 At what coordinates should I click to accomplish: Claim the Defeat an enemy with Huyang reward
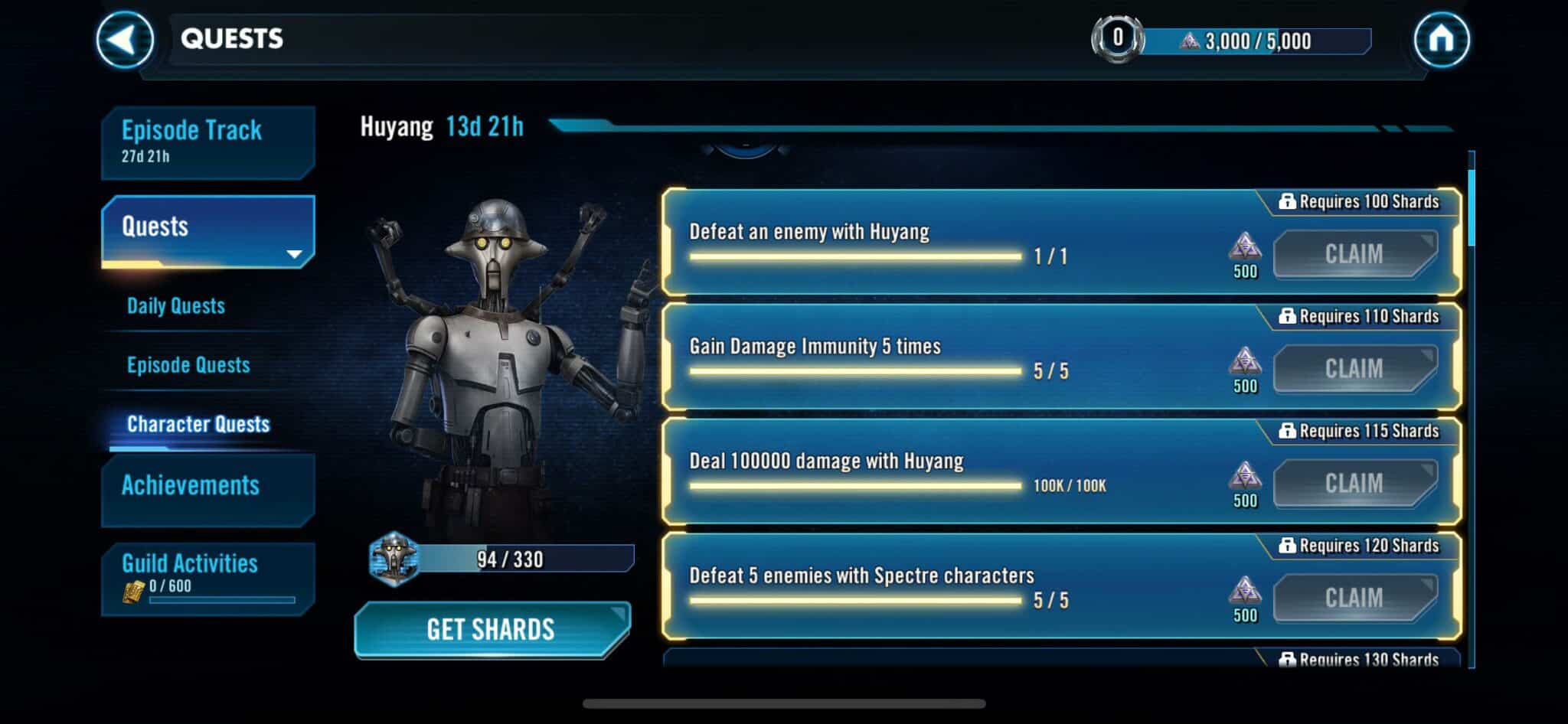pyautogui.click(x=1355, y=253)
